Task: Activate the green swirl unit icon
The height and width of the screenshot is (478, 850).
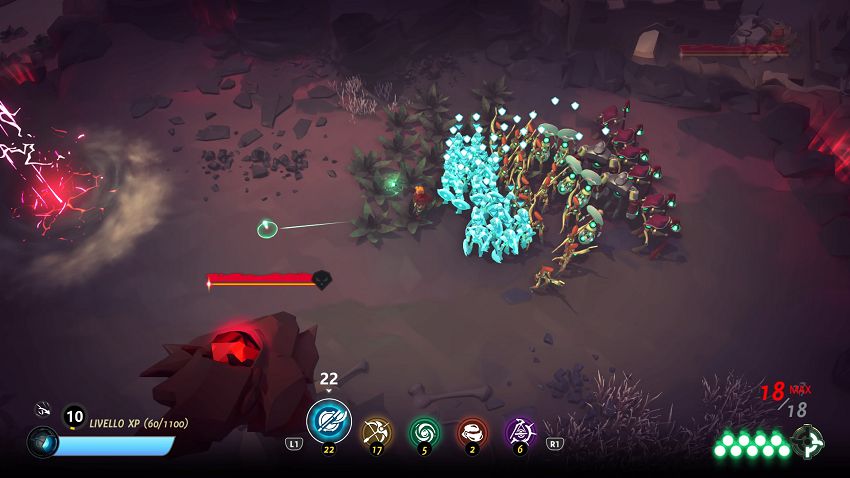Action: [x=425, y=432]
